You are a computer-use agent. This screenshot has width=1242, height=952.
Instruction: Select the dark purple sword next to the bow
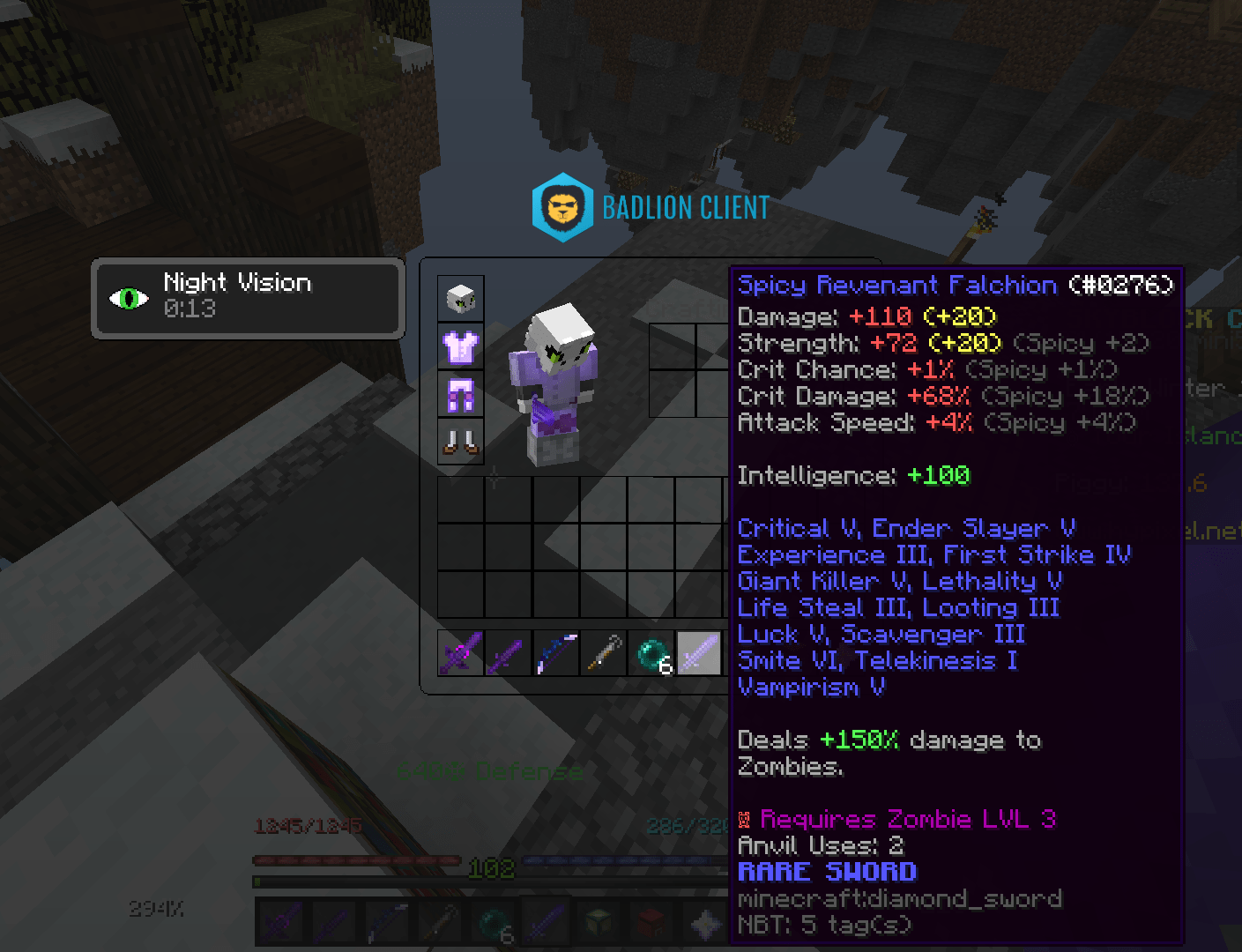point(508,652)
